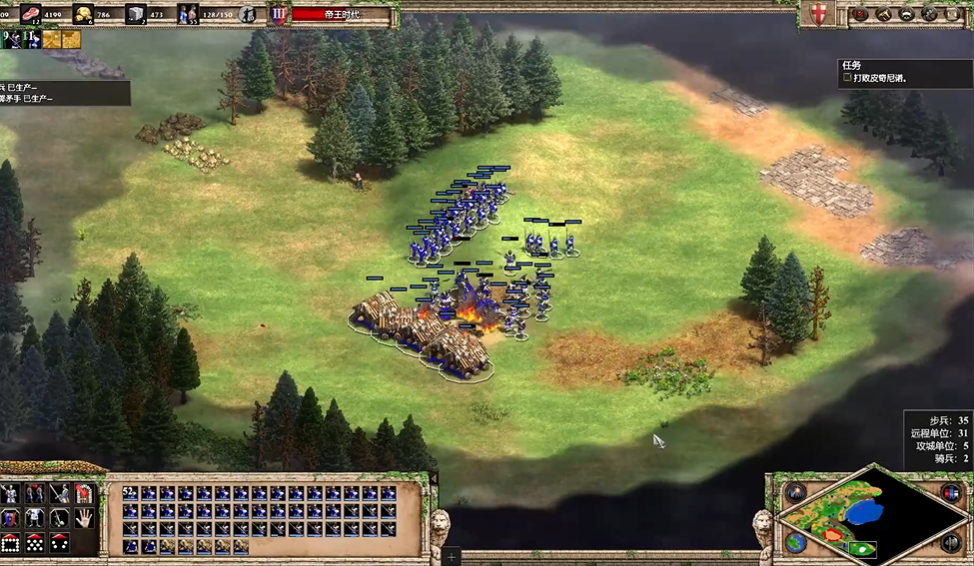Select the first unit icon showing 52
The width and height of the screenshot is (974, 566).
click(131, 494)
